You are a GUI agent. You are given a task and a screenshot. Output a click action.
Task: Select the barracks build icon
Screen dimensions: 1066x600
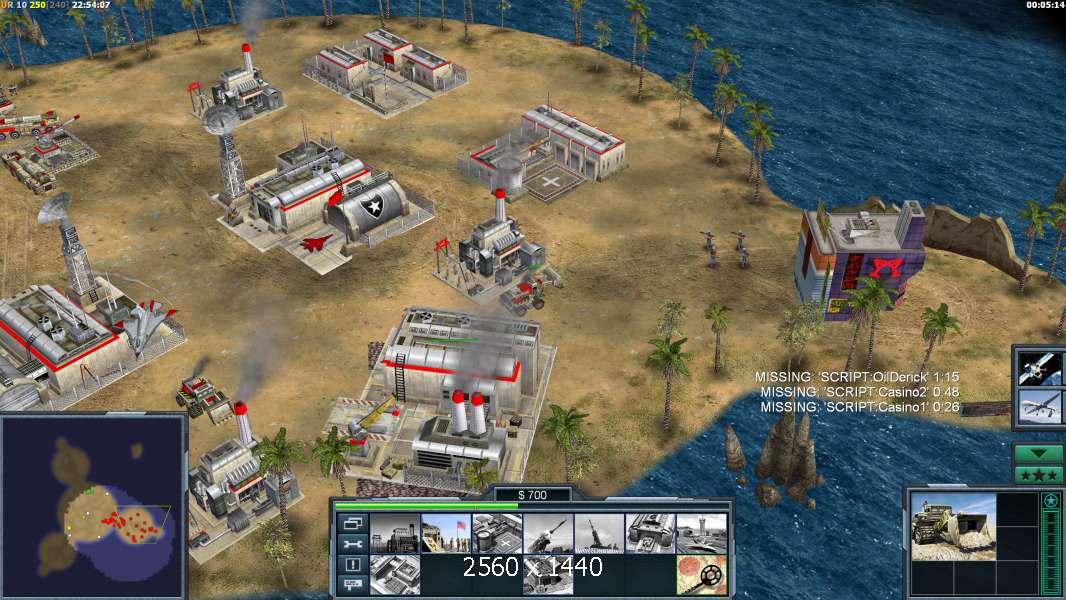(x=445, y=533)
